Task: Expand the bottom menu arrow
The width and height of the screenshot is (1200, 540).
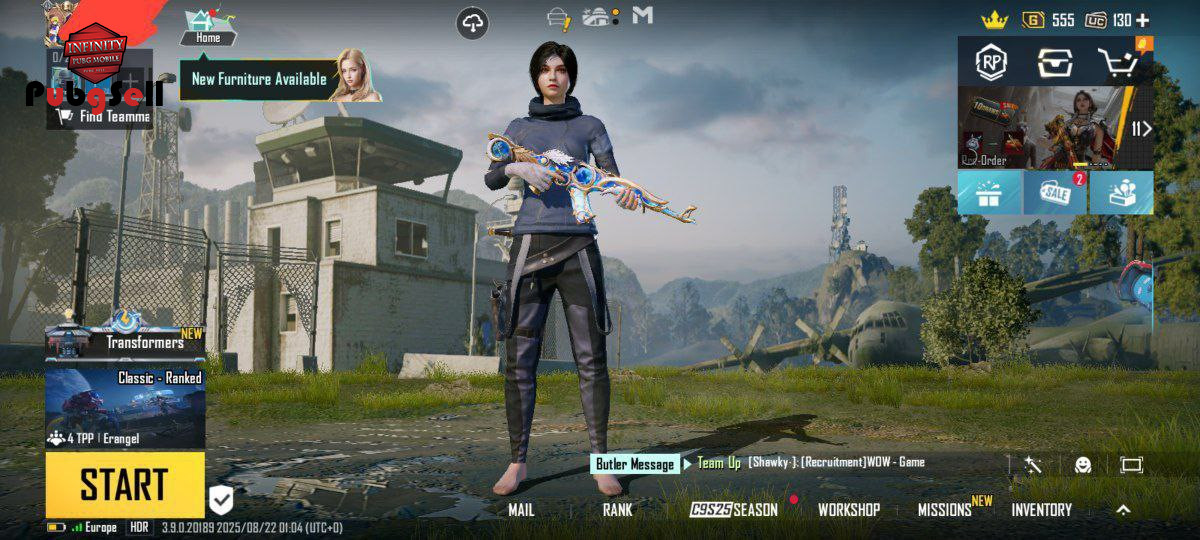Action: (x=1123, y=510)
